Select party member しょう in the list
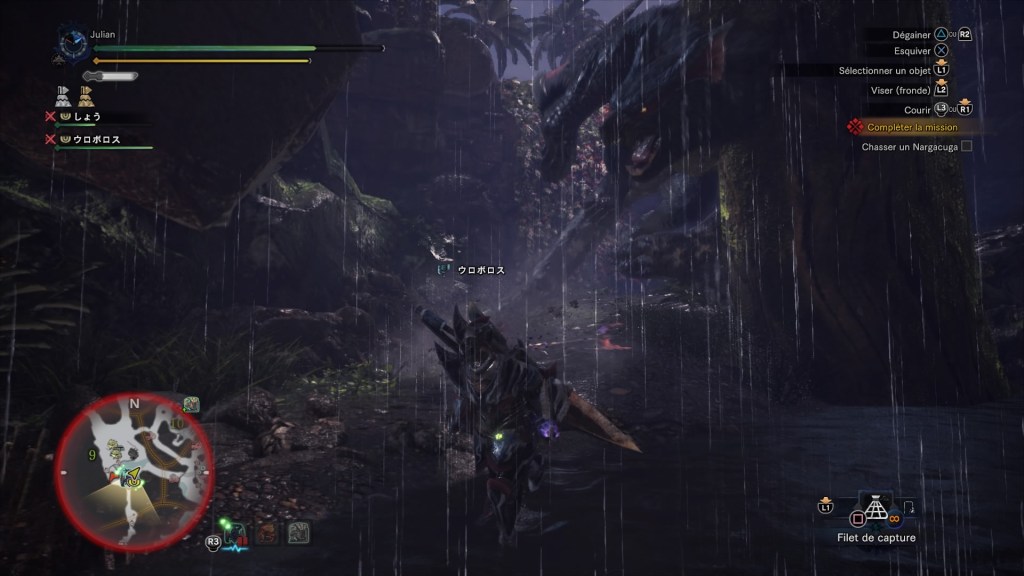 tap(86, 116)
